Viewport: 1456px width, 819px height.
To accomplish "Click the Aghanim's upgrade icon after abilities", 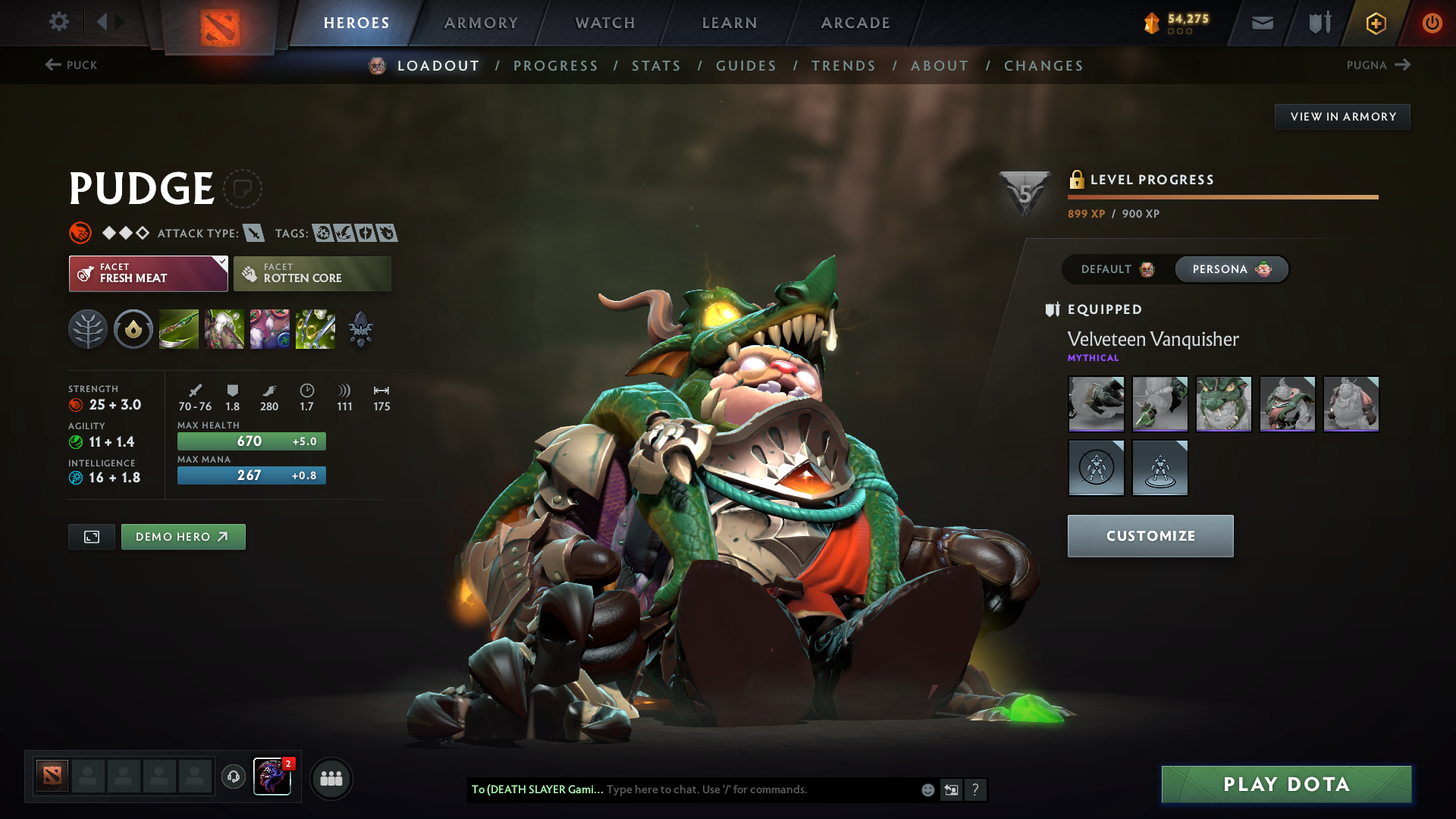I will click(x=360, y=329).
